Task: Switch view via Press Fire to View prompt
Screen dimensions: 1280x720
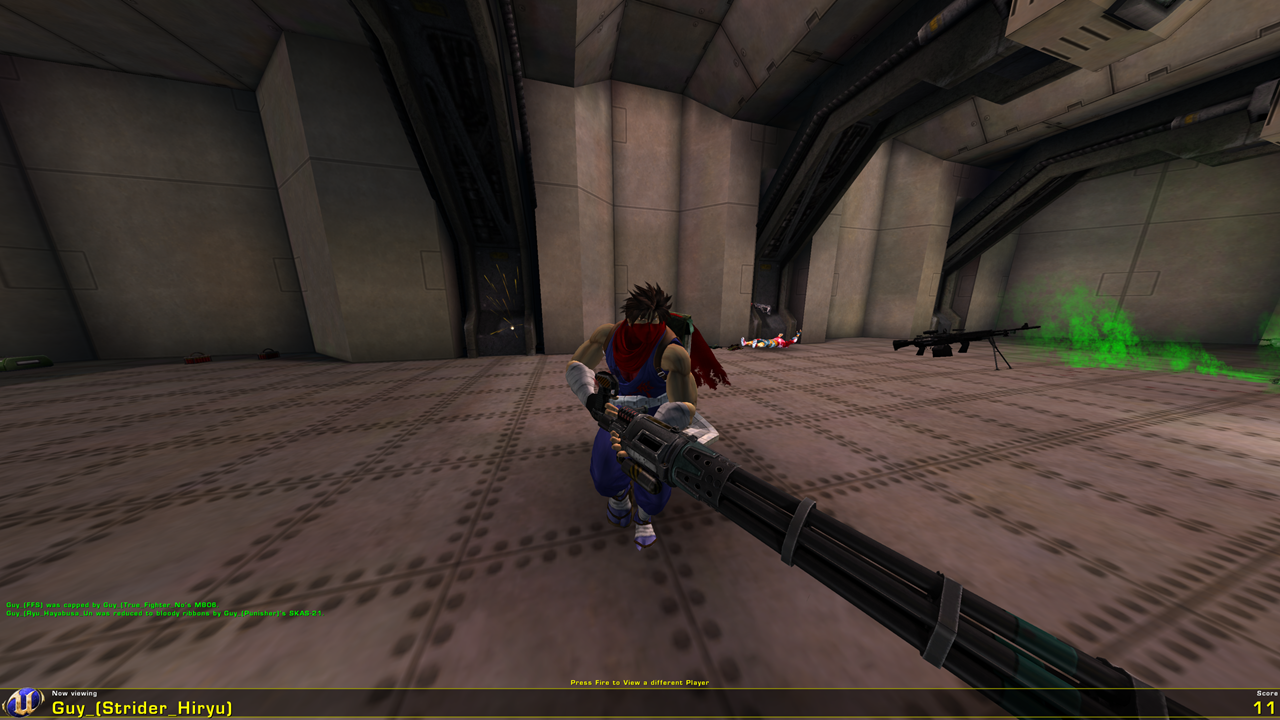Action: [x=639, y=681]
